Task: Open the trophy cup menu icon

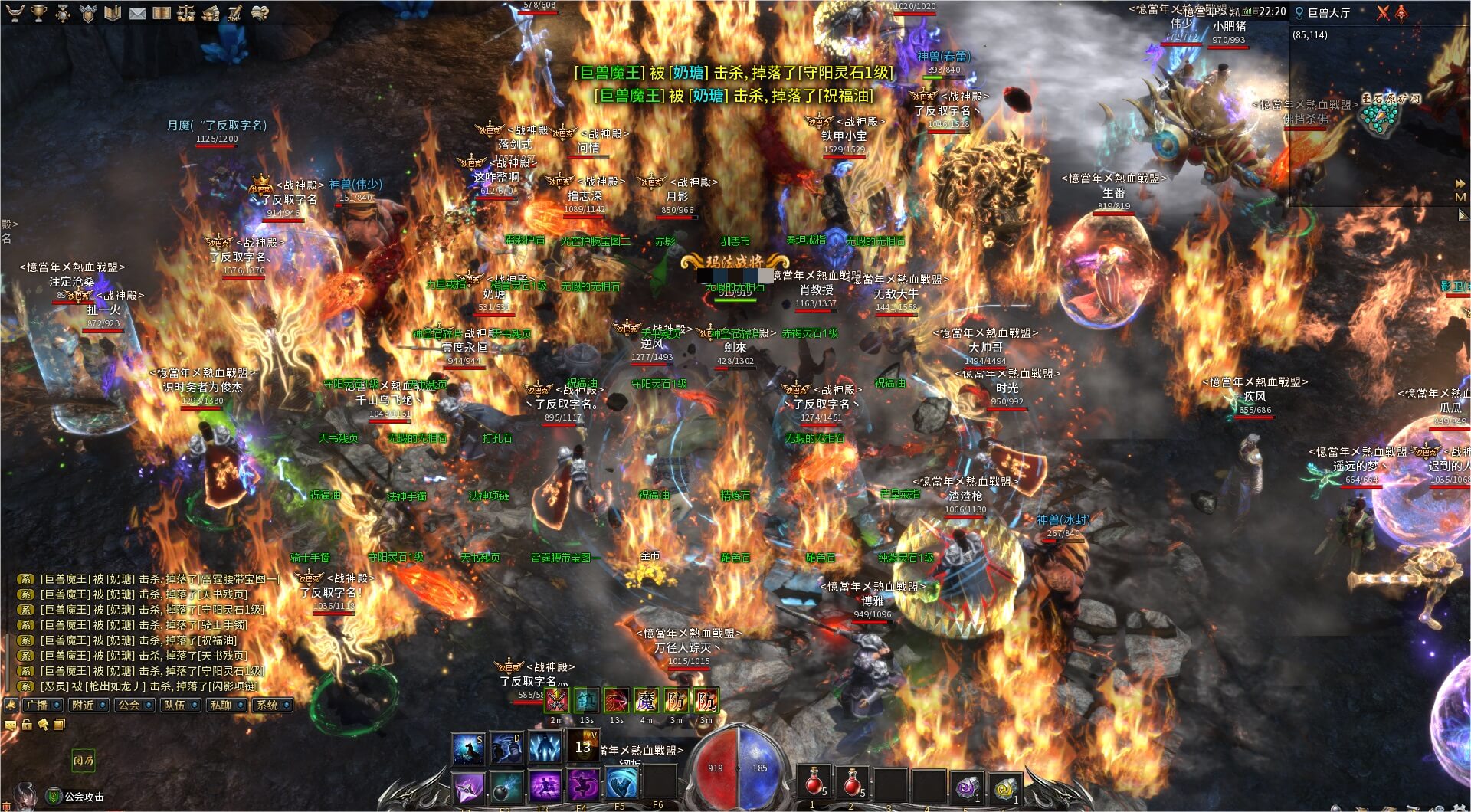Action: click(x=38, y=13)
